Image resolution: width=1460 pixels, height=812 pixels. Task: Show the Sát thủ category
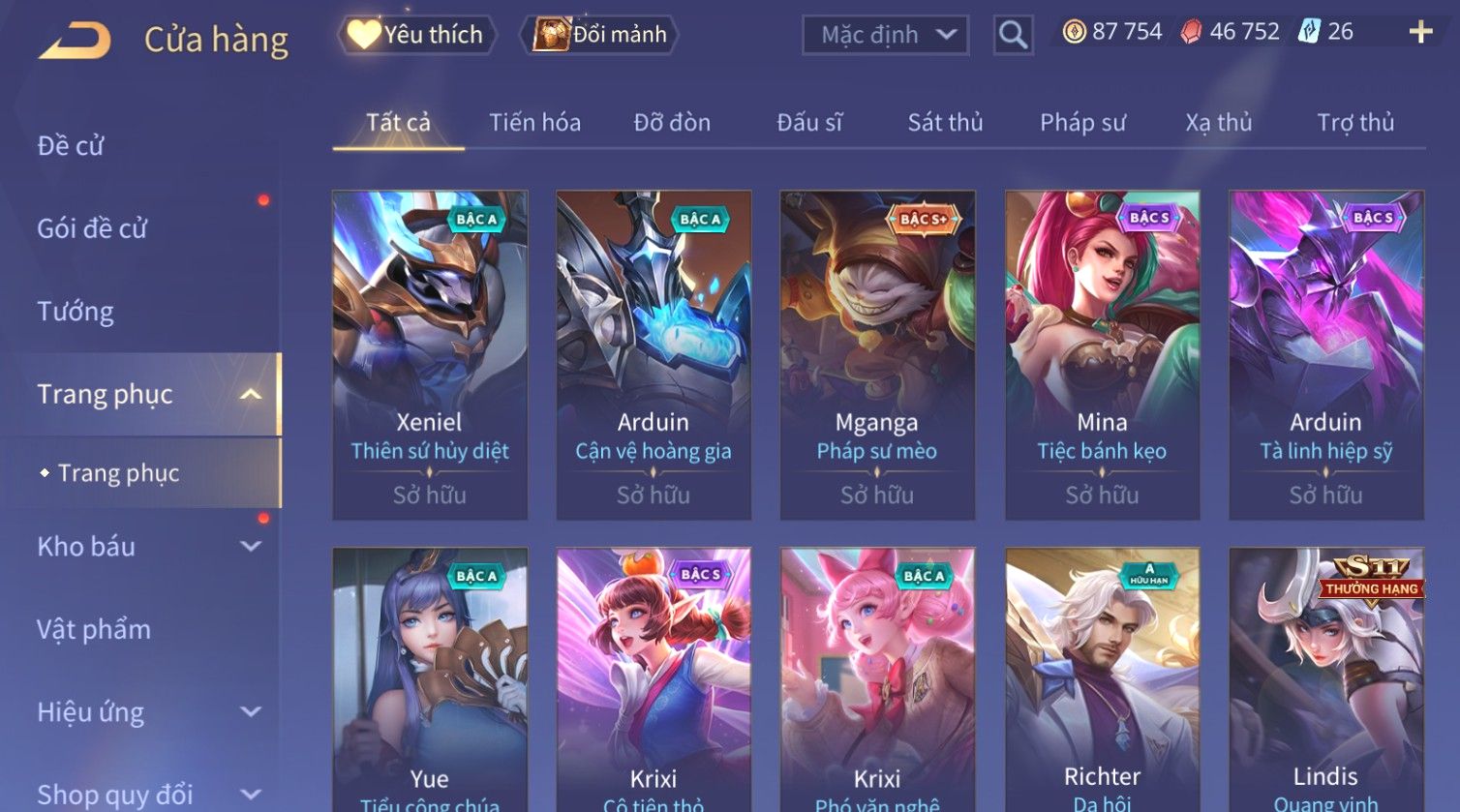945,123
